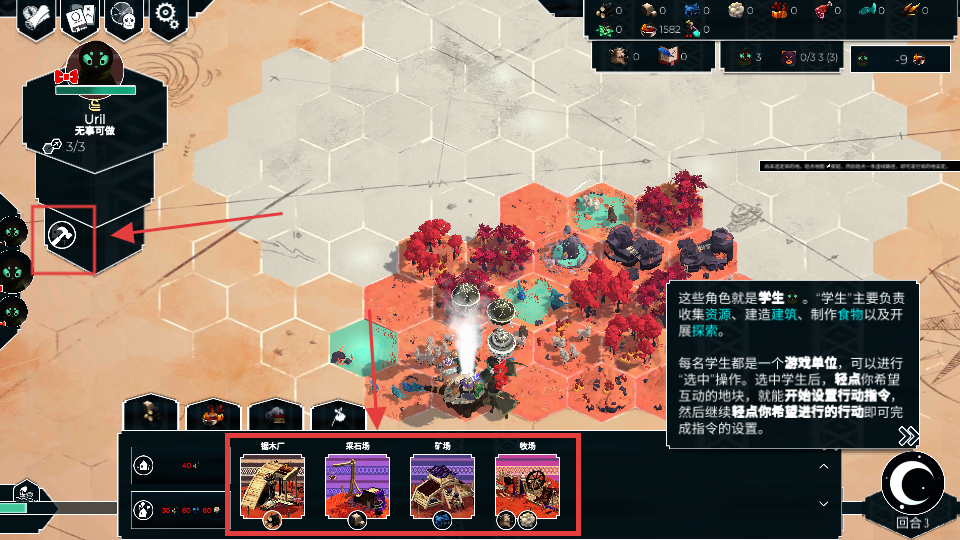The image size is (960, 540).
Task: Choose the 牧场 ranch building card
Action: [527, 486]
